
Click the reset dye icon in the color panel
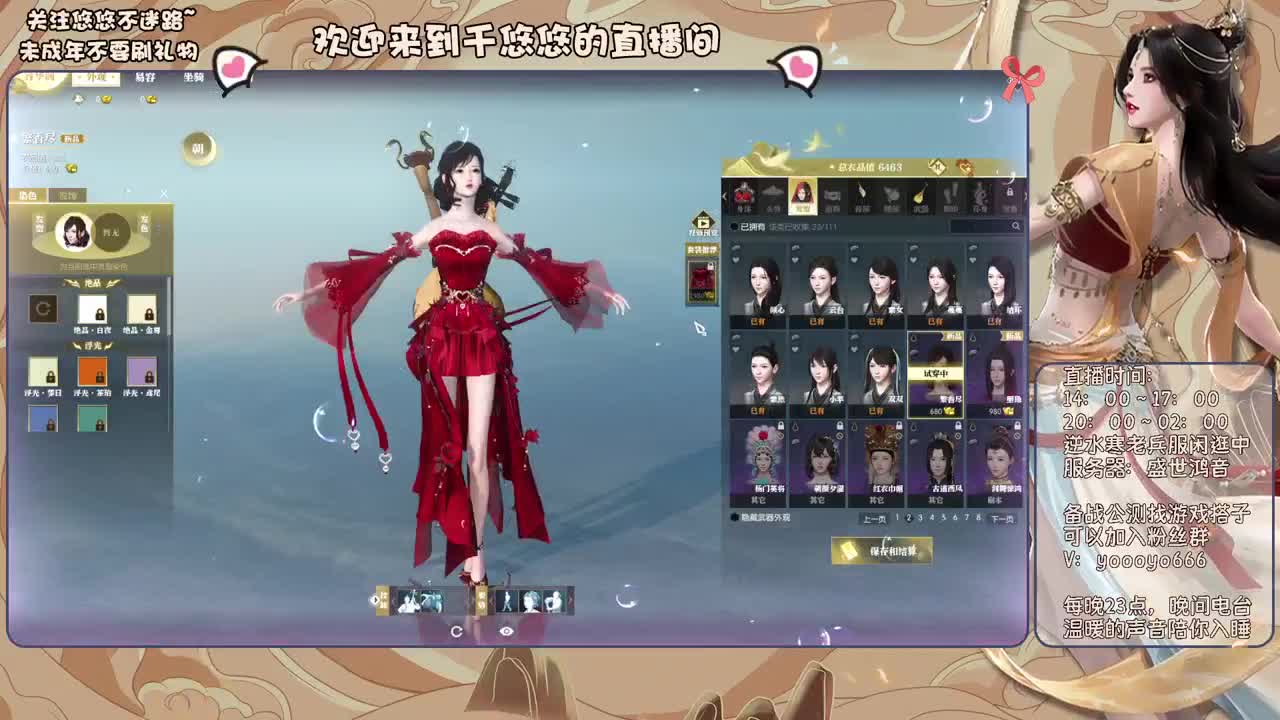[44, 309]
